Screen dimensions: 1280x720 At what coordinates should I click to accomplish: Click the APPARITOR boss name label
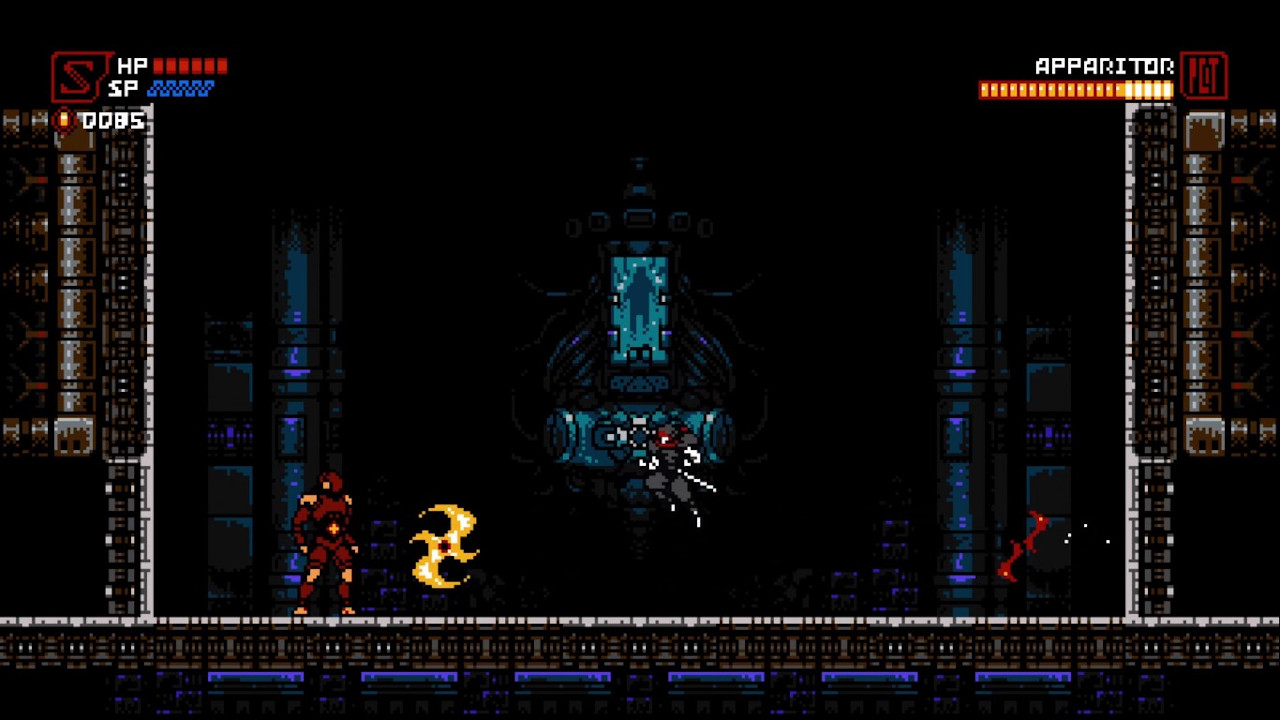pos(1103,67)
